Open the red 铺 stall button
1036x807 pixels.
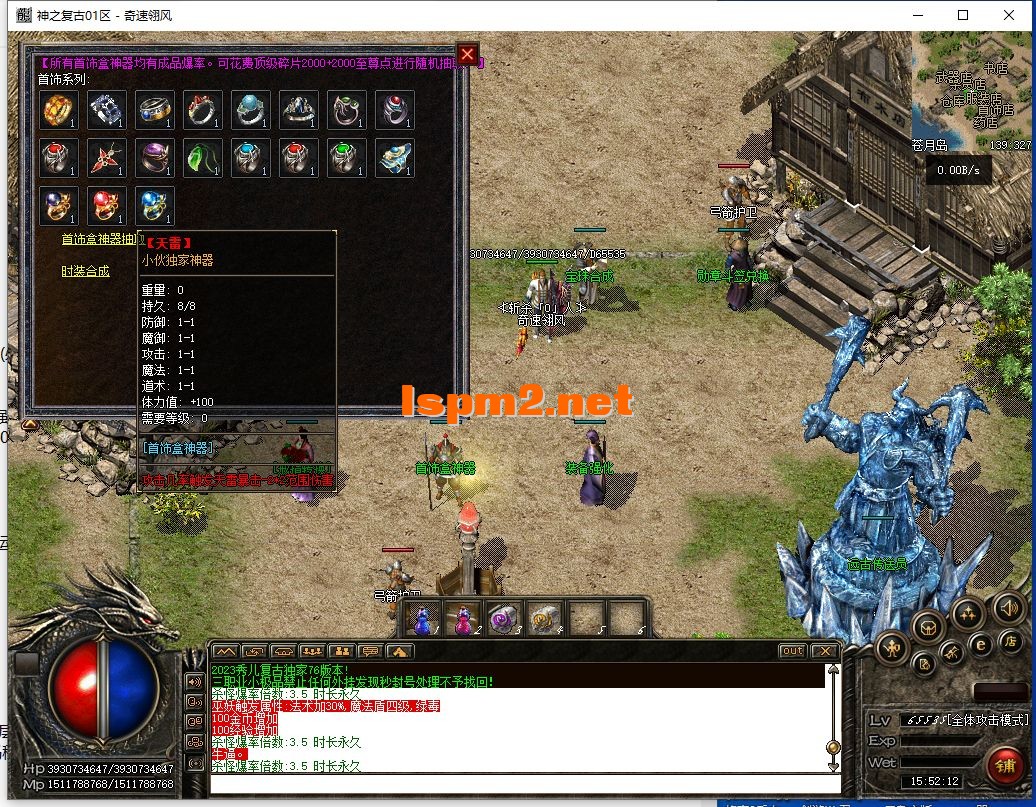coord(1004,766)
